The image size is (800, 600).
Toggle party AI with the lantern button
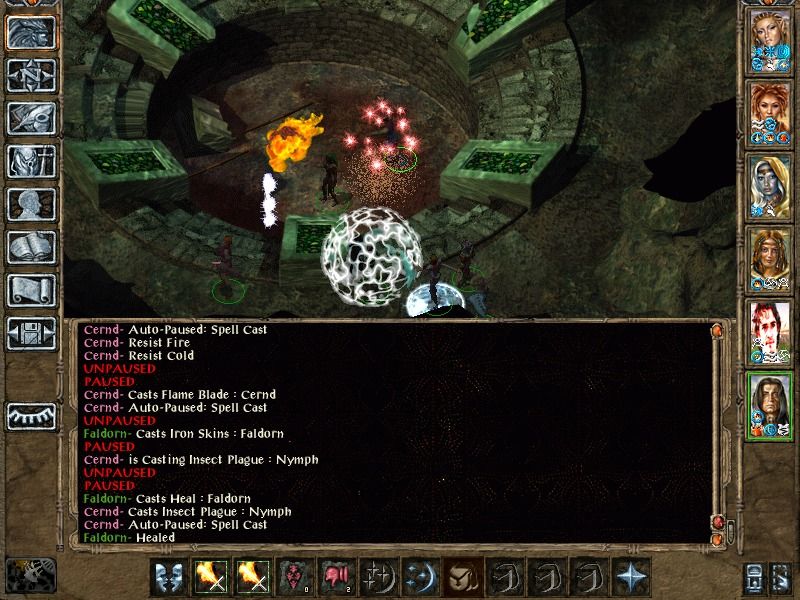click(757, 577)
